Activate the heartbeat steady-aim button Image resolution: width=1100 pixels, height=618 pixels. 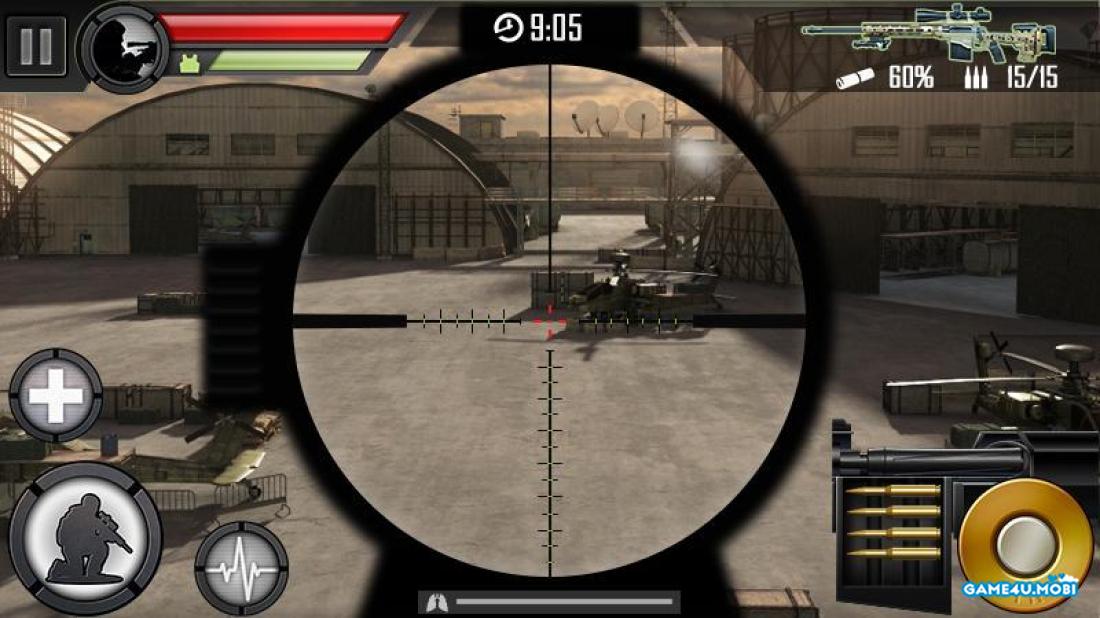click(x=241, y=567)
